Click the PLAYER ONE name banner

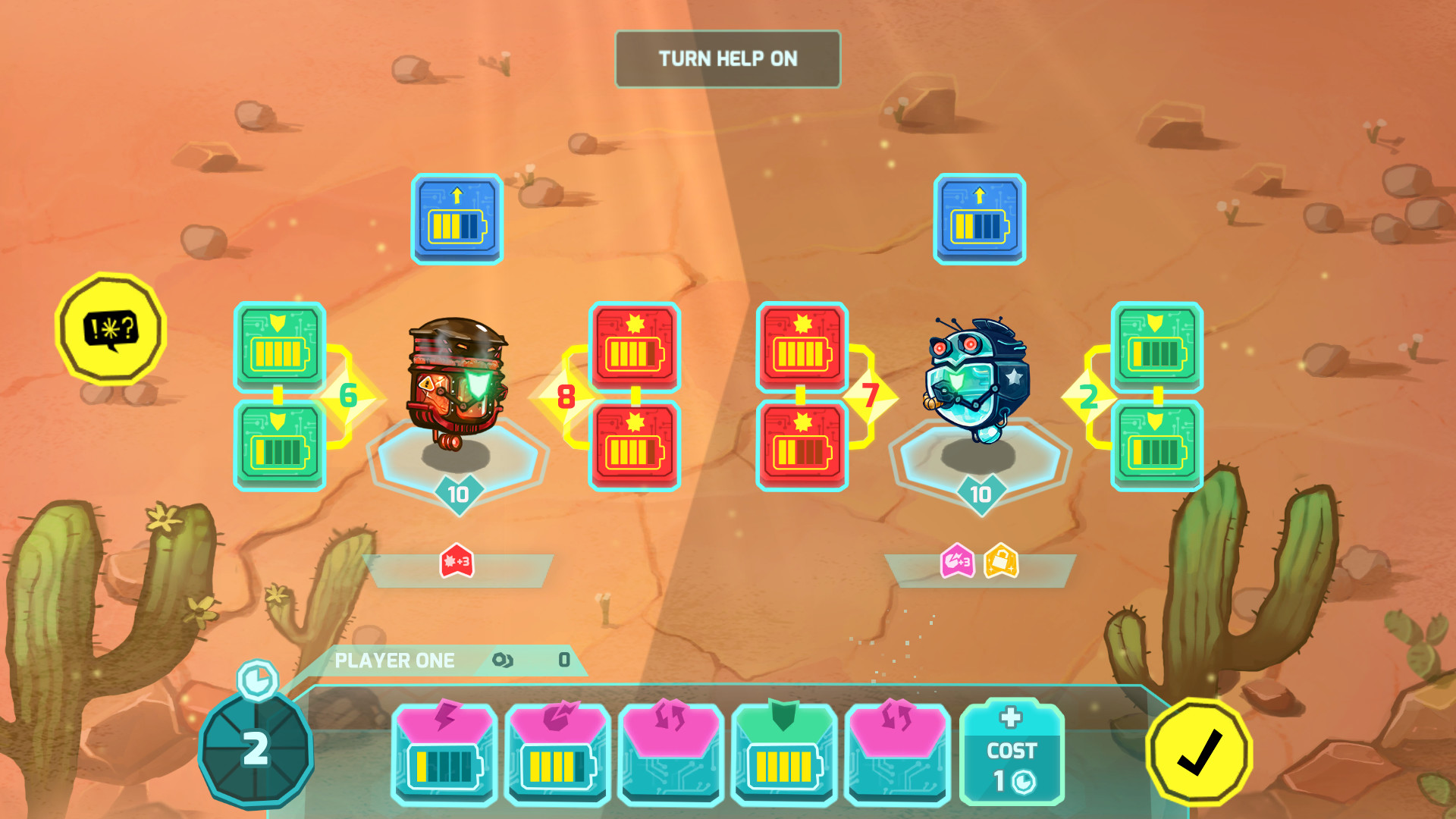coord(394,660)
